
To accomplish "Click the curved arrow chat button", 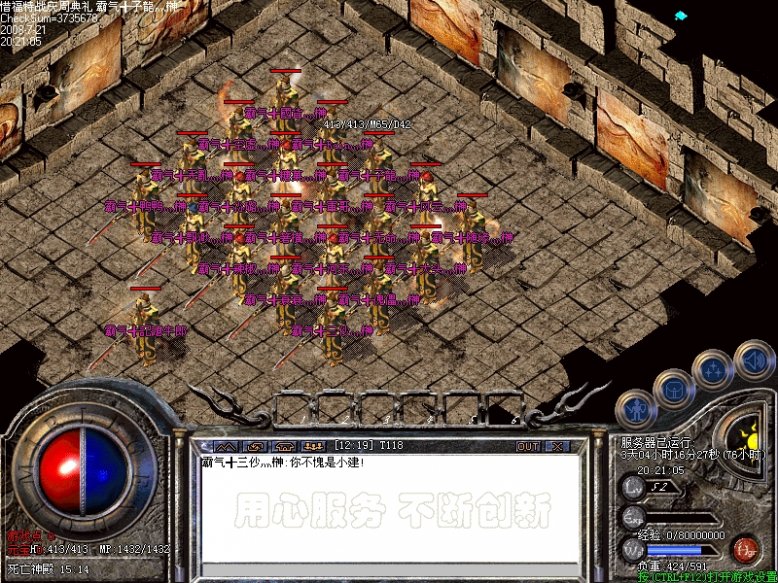I will pyautogui.click(x=257, y=445).
